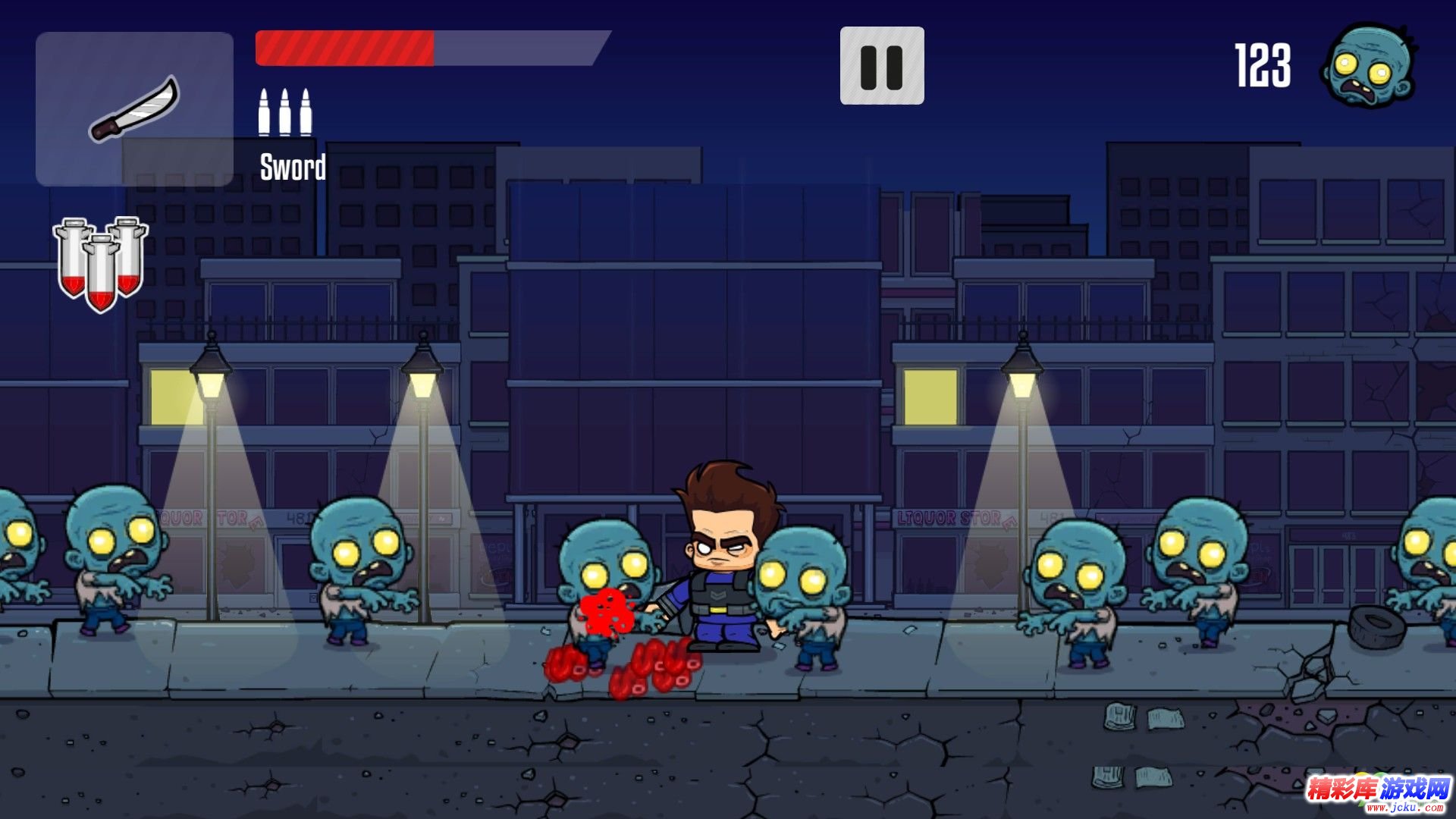The image size is (1456, 819).
Task: Use the blood syringes health item
Action: coord(100,262)
